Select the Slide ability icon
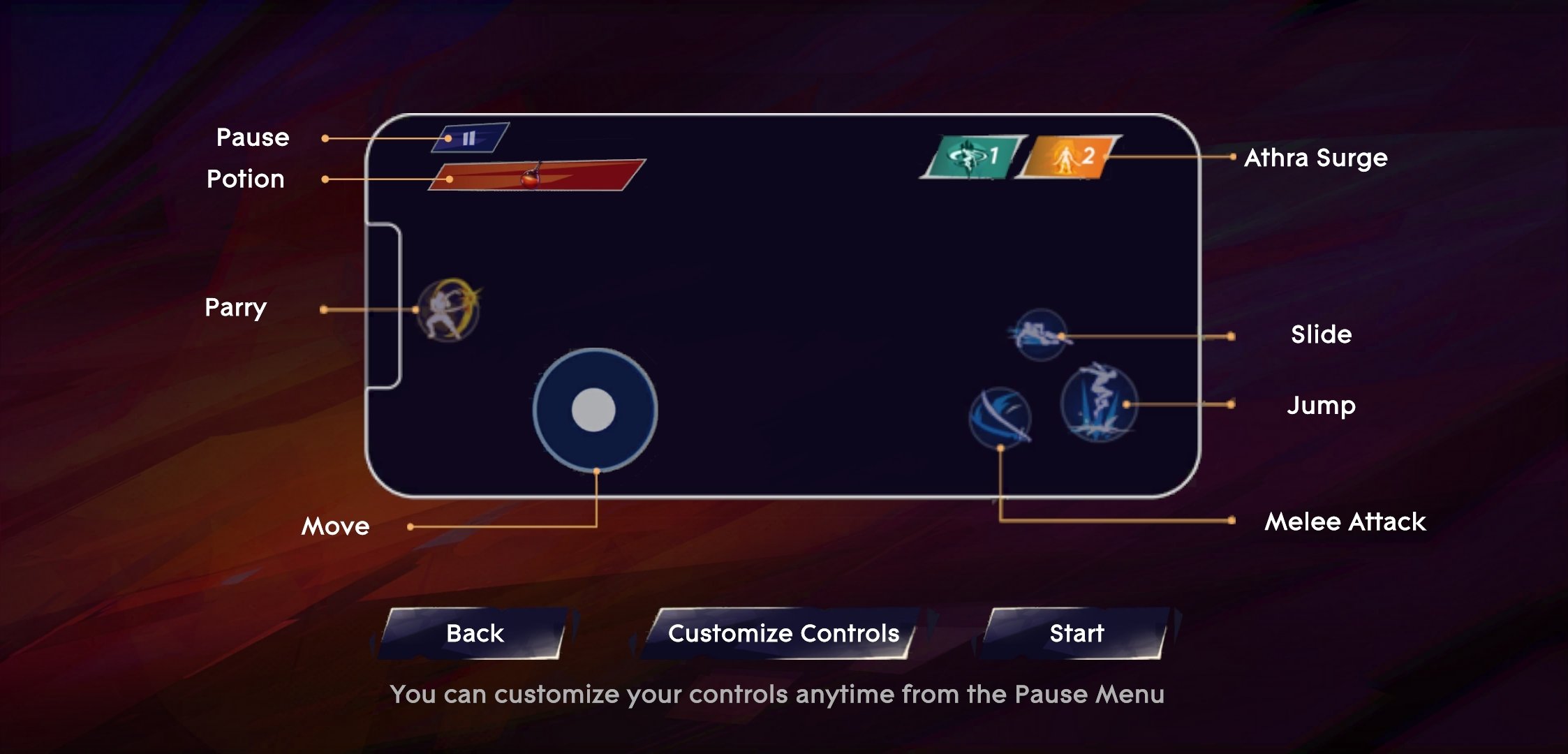Image resolution: width=1568 pixels, height=754 pixels. 1040,334
